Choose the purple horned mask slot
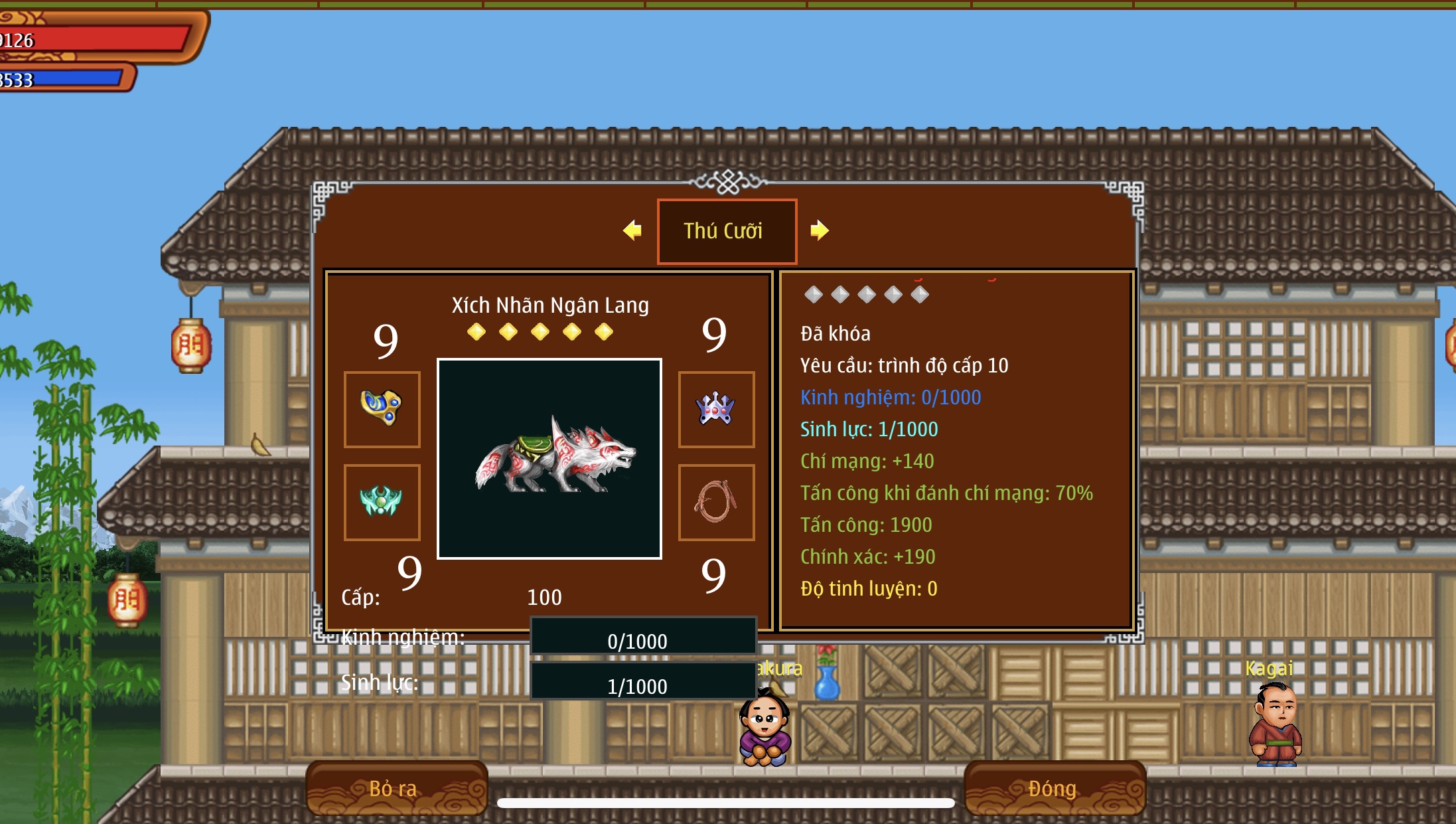Image resolution: width=1456 pixels, height=824 pixels. pos(716,409)
